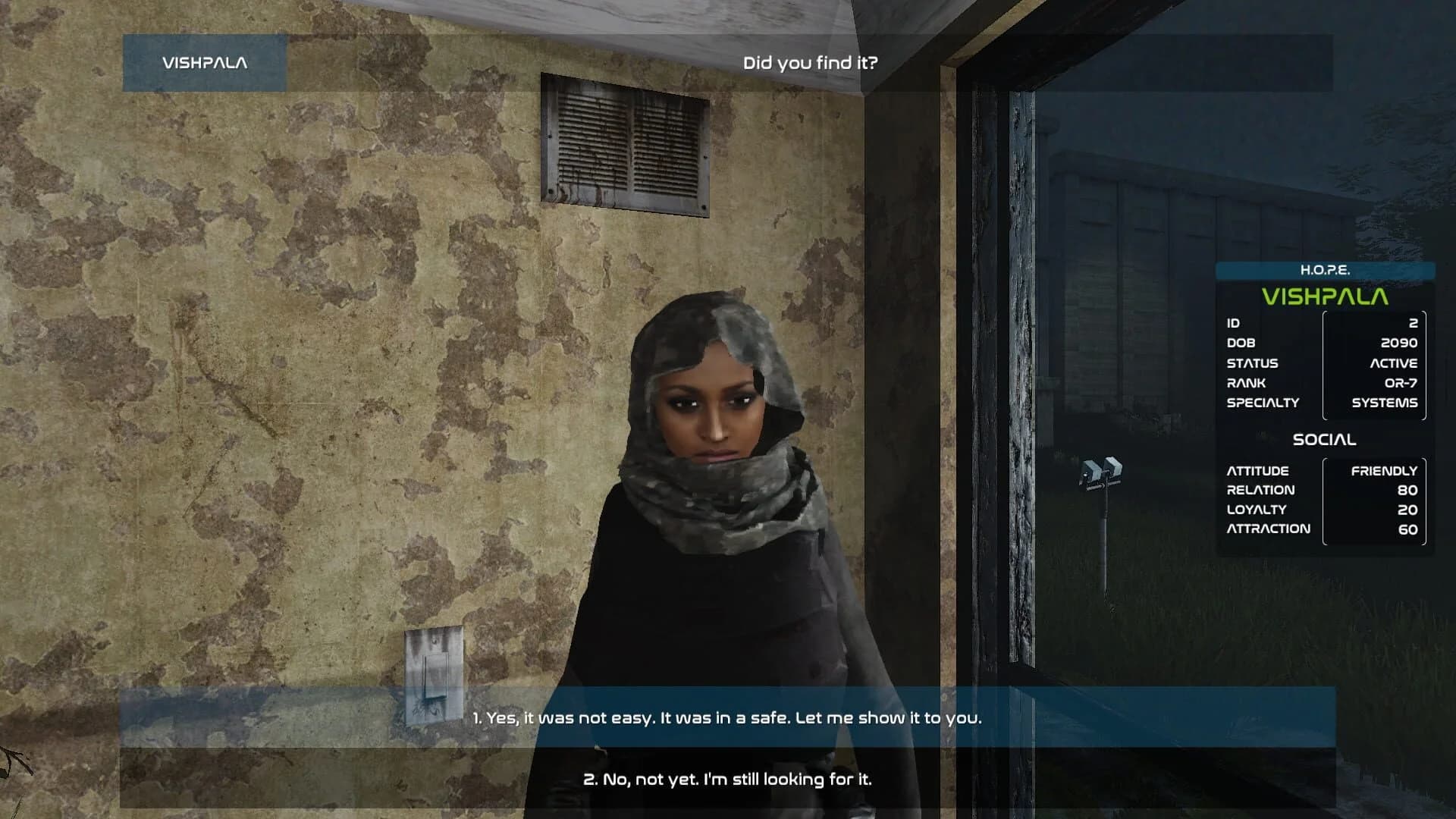Click the LOYALTY stat showing 20

point(1408,510)
